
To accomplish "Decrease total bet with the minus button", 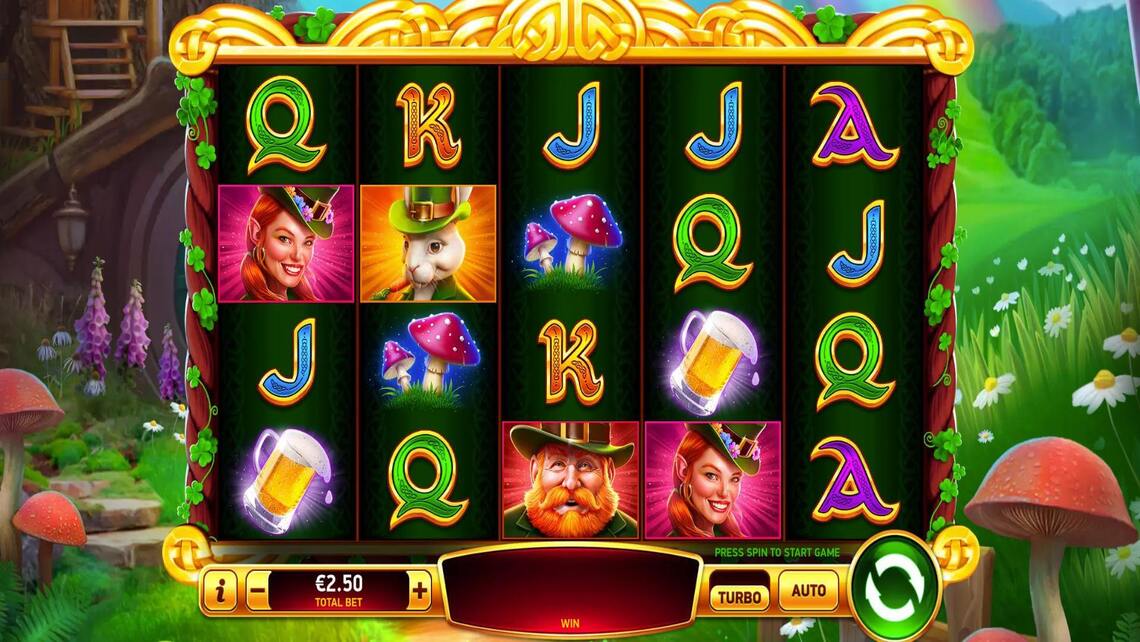I will coord(257,591).
